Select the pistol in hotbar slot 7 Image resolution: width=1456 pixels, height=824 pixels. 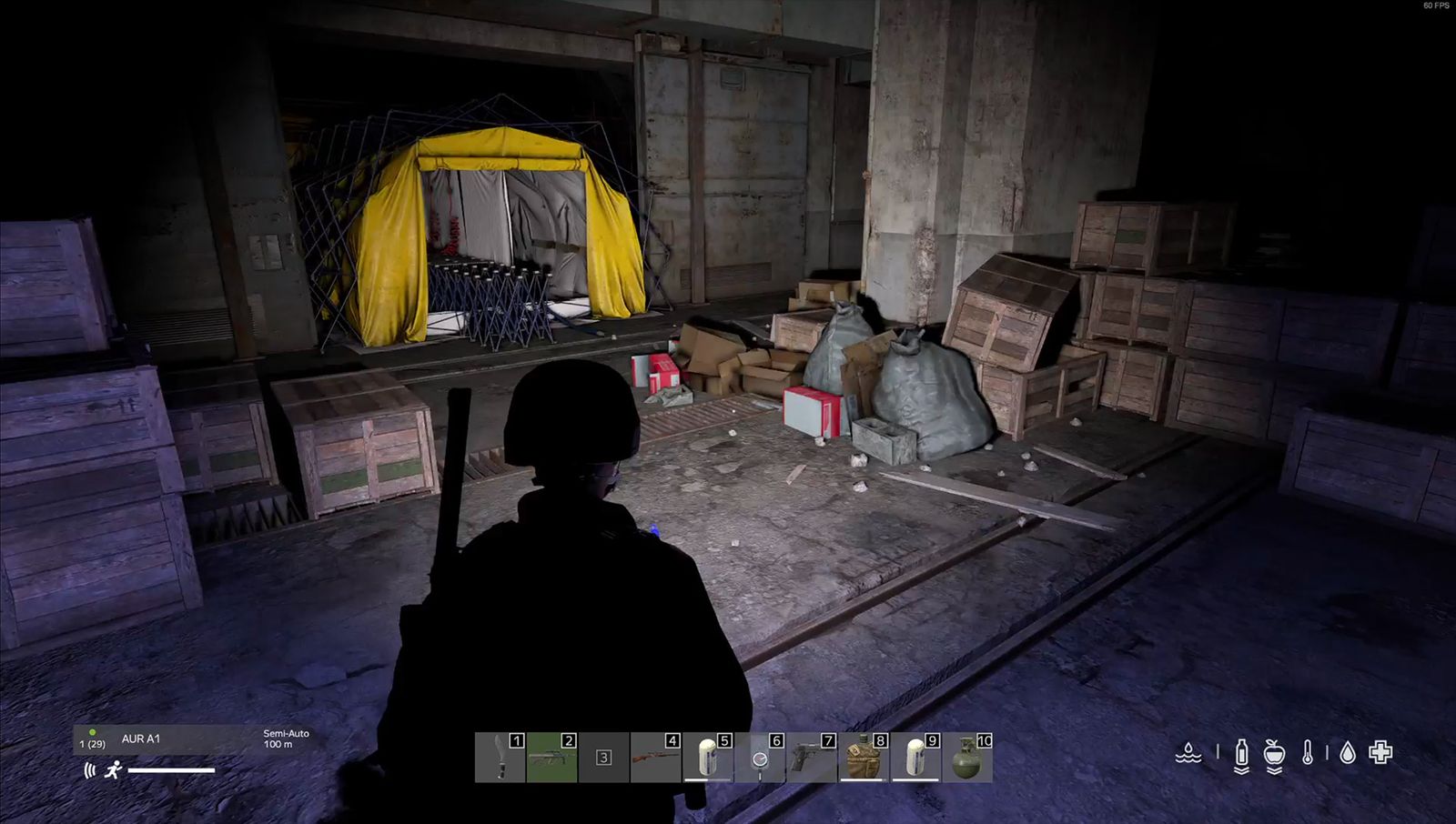coord(810,757)
